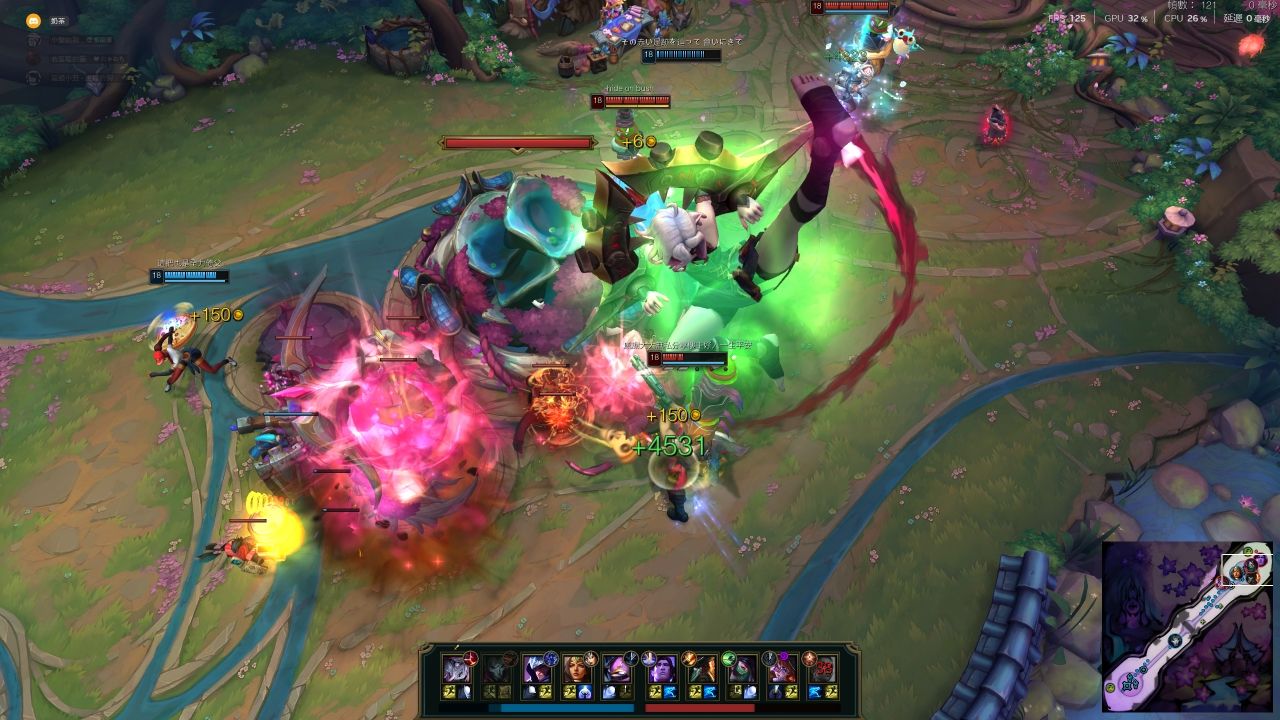The height and width of the screenshot is (720, 1280).
Task: Select the white-haired champion portrait
Action: click(457, 669)
